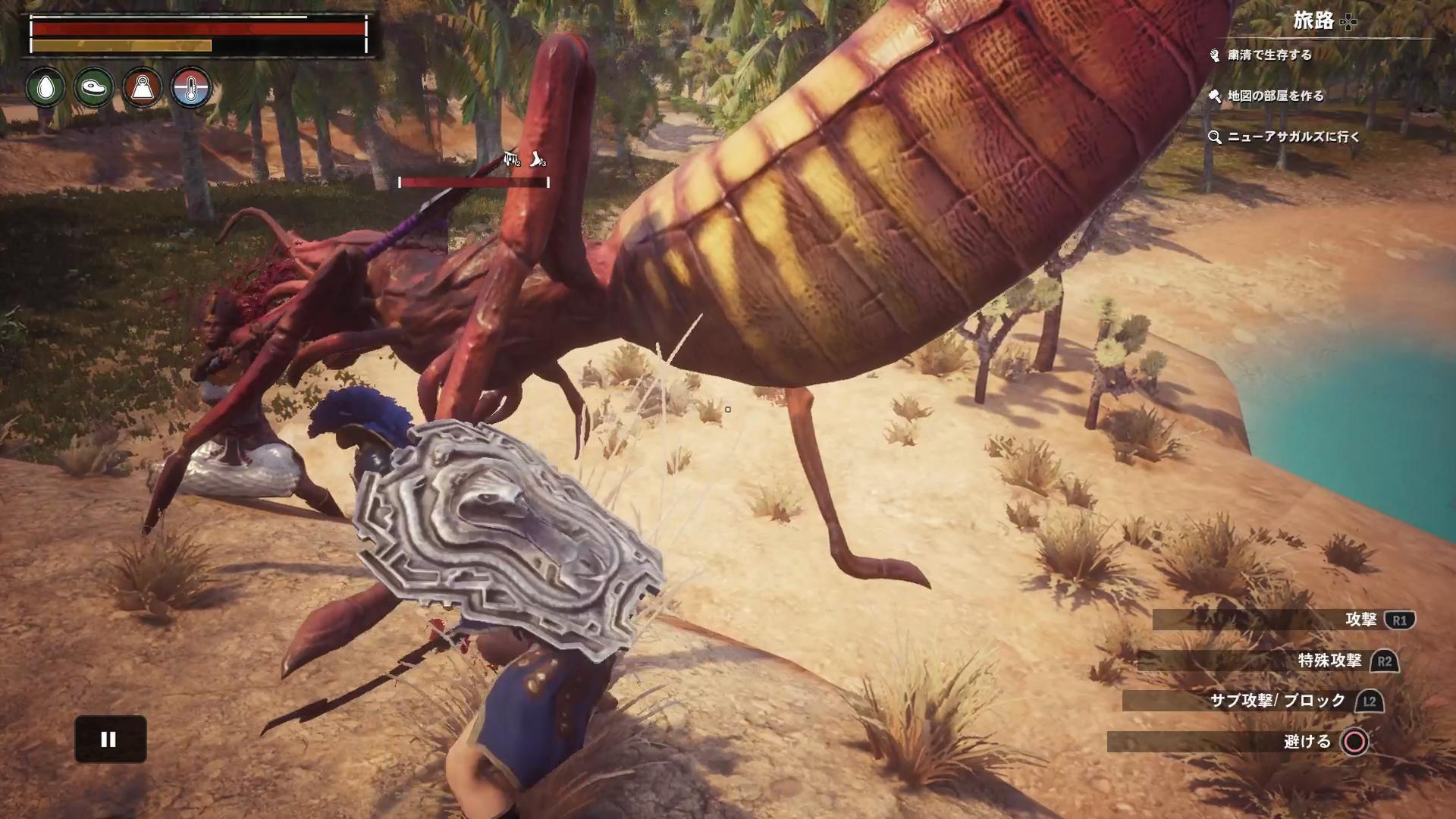Select the meat hunger status icon
Screen dimensions: 1456x819
94,88
